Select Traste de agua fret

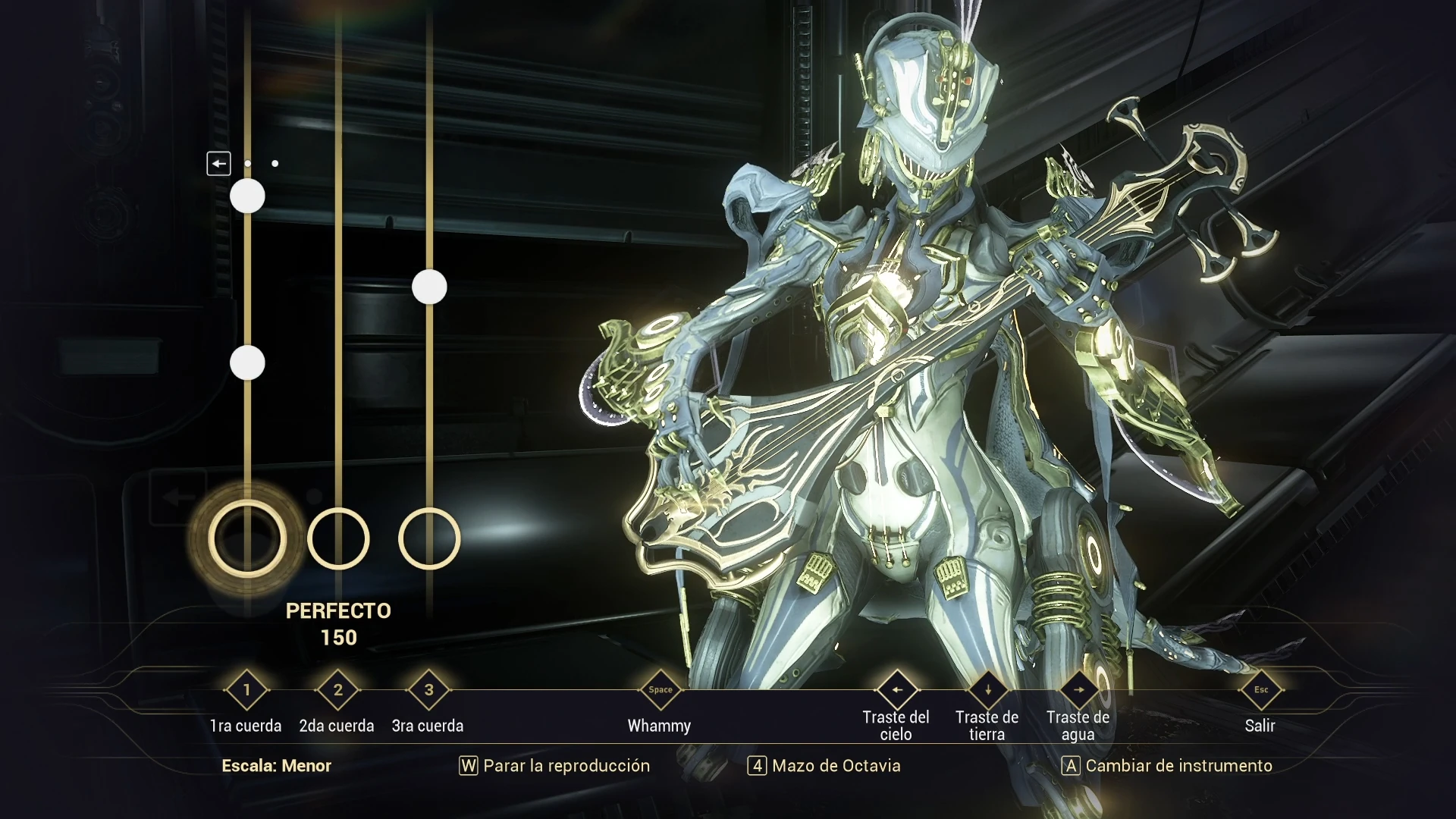1078,690
